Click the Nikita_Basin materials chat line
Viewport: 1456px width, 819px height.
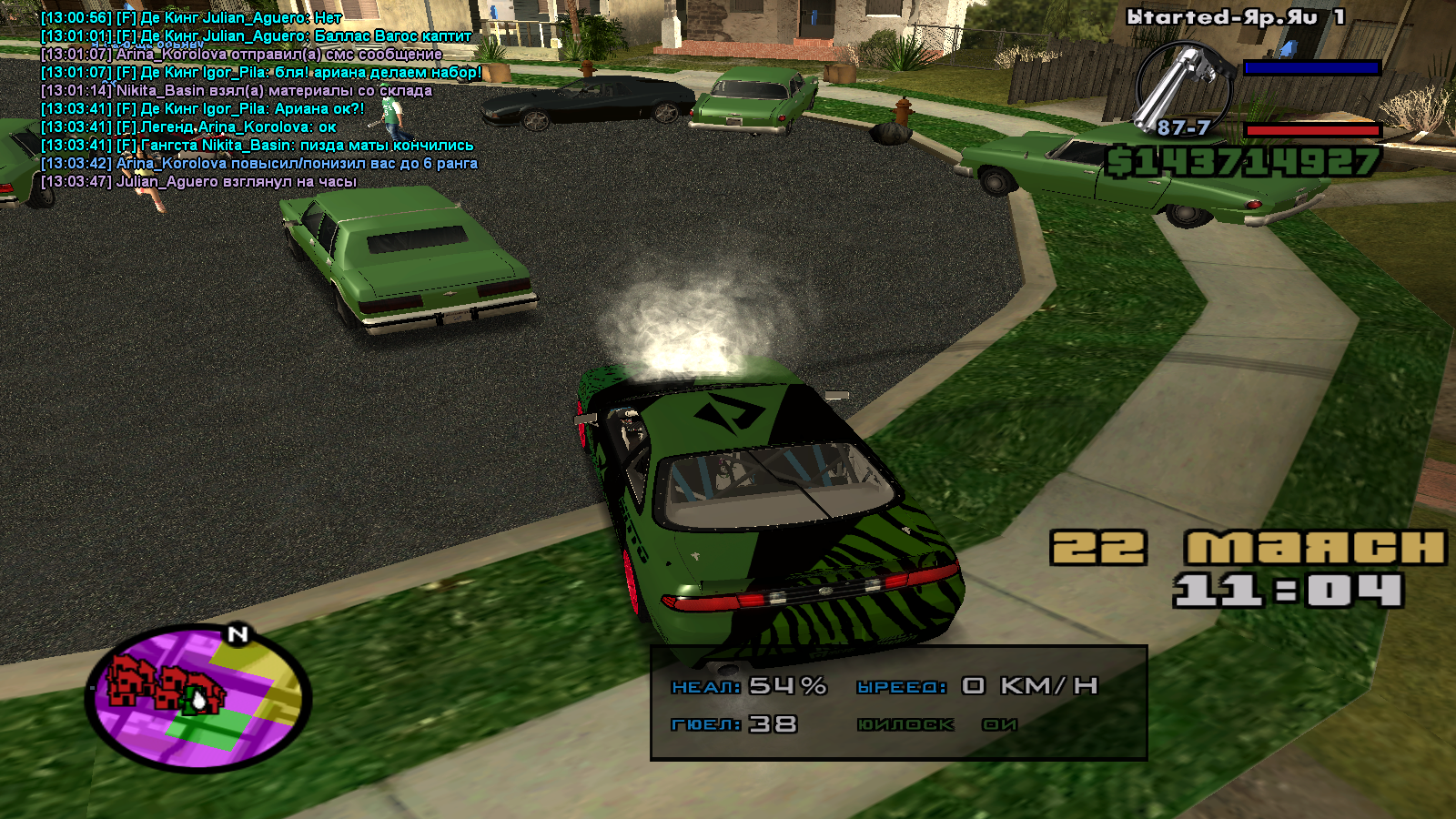(x=237, y=91)
